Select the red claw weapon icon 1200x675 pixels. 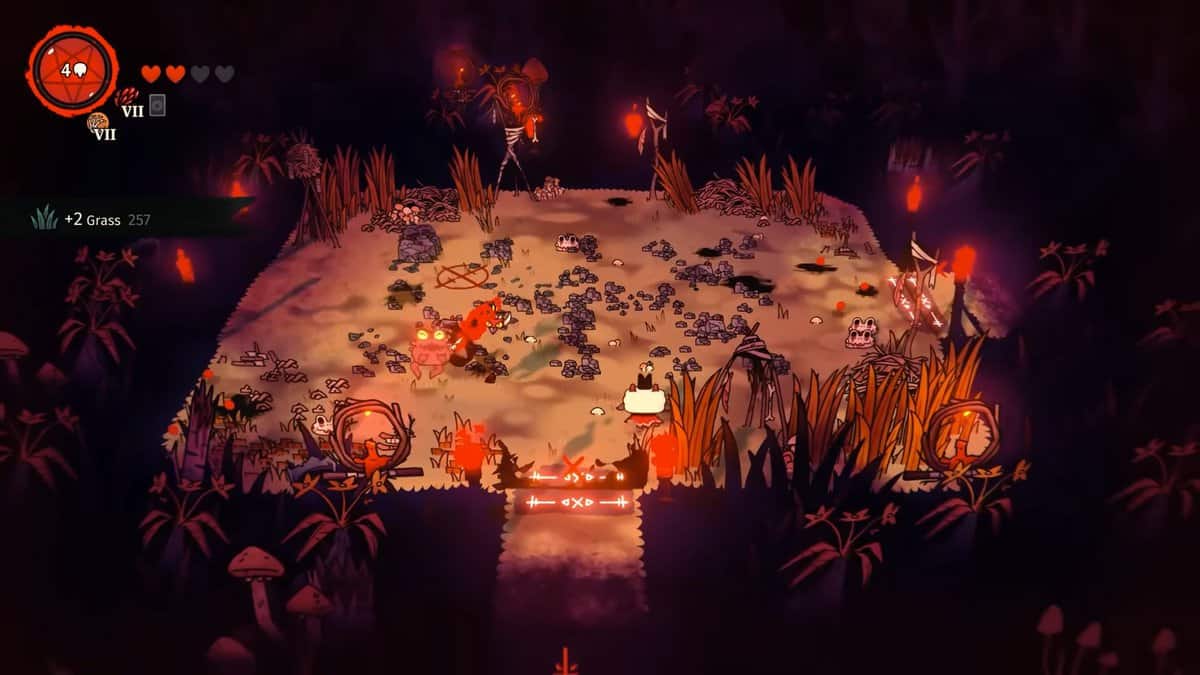(127, 96)
